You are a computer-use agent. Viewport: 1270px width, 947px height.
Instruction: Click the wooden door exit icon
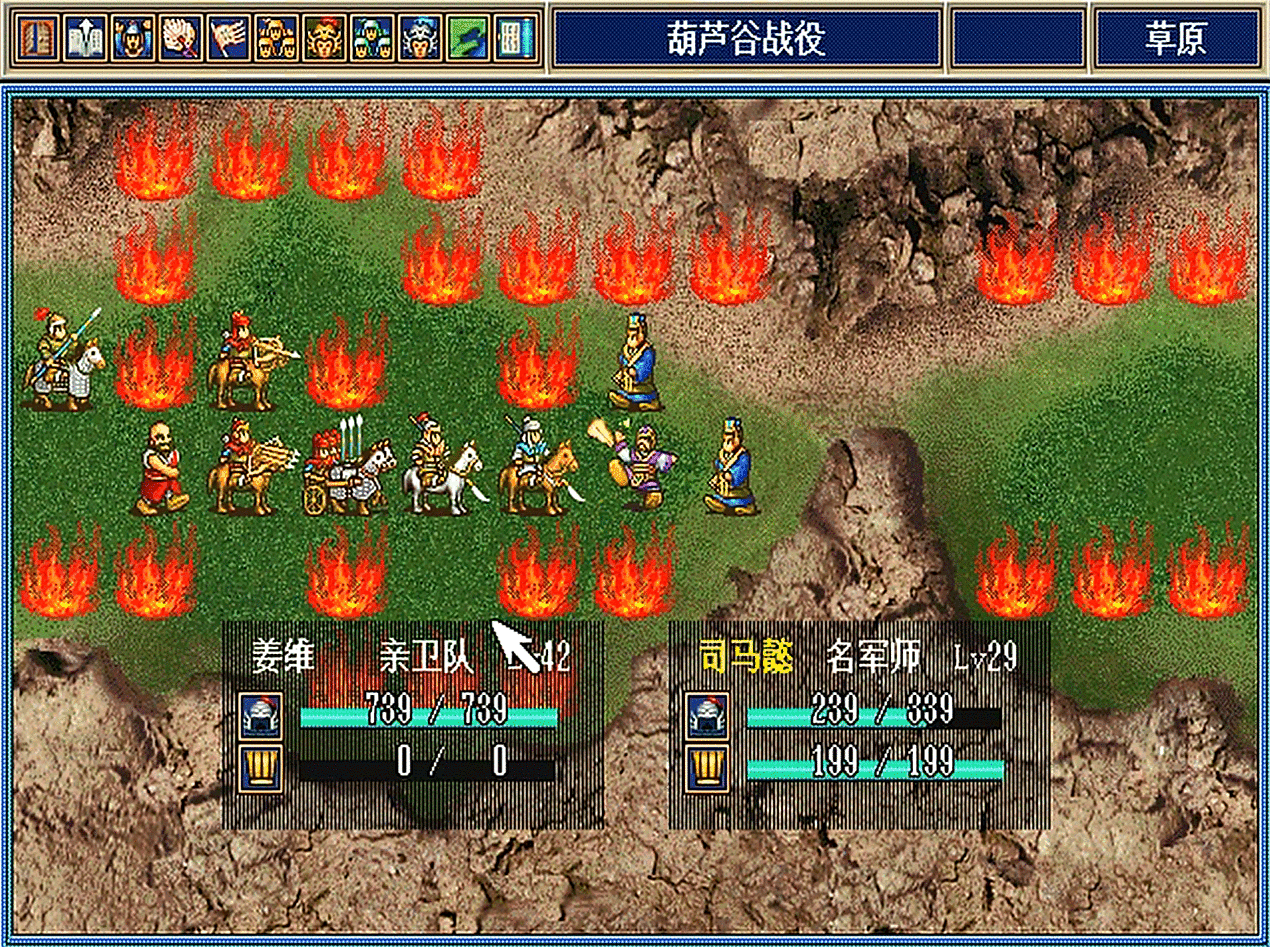pyautogui.click(x=37, y=38)
